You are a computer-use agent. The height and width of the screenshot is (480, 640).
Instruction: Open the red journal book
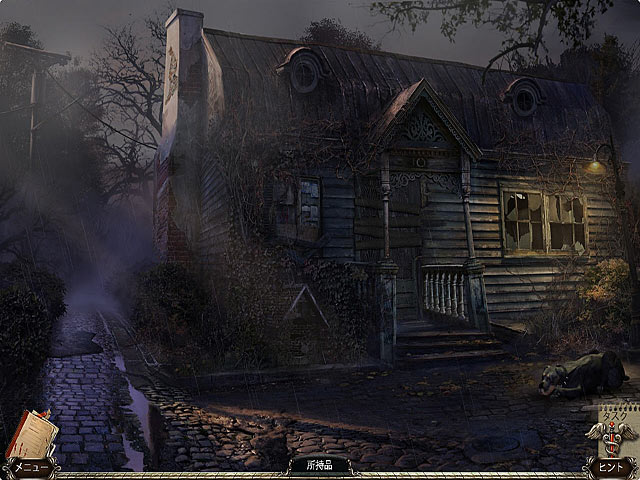[32, 432]
